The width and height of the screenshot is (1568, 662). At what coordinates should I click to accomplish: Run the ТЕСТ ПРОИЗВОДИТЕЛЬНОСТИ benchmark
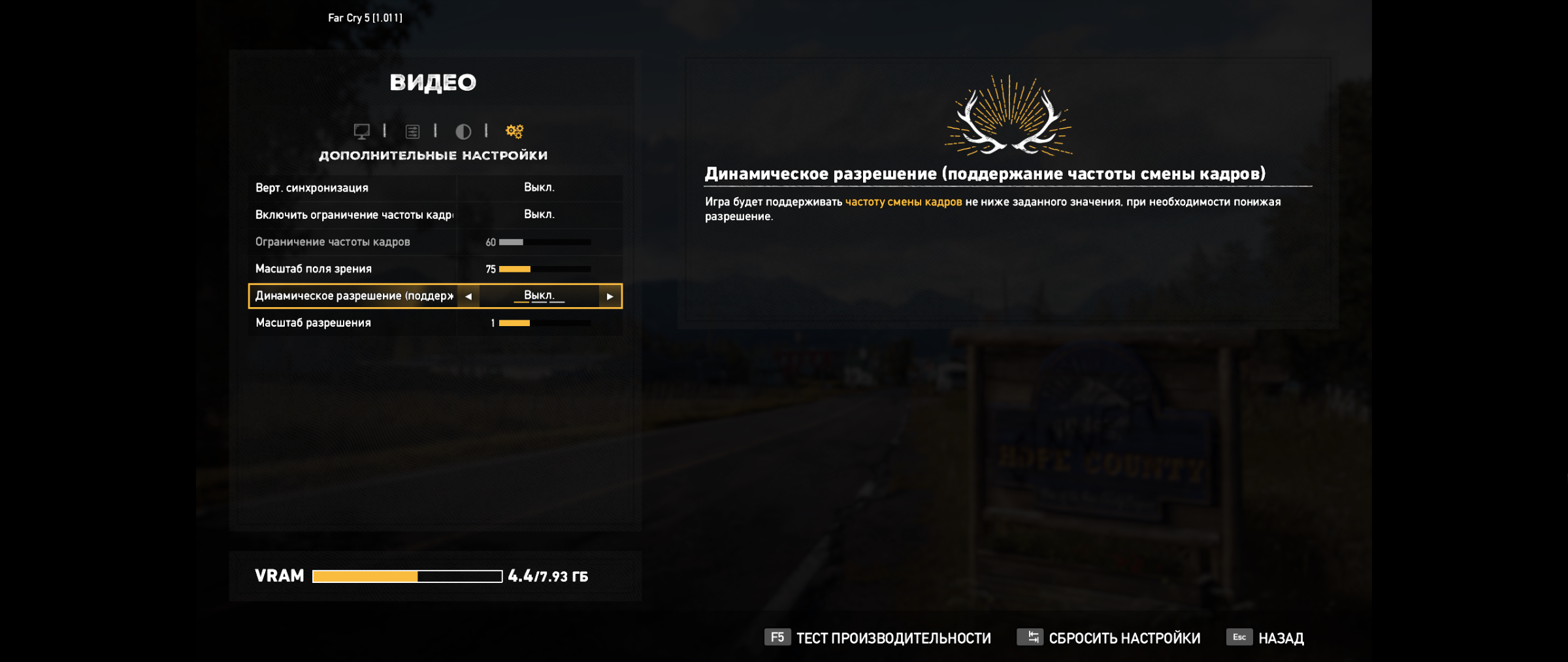point(877,638)
